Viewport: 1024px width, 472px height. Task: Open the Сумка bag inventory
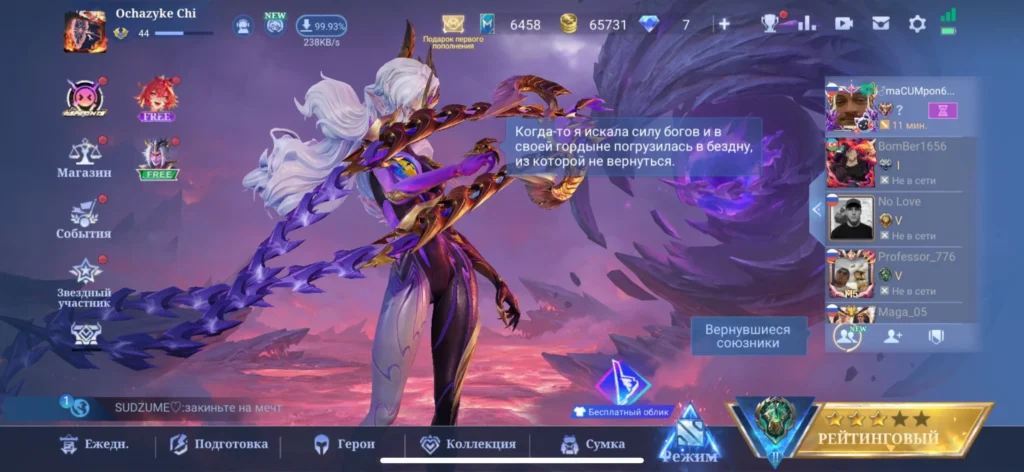point(593,444)
